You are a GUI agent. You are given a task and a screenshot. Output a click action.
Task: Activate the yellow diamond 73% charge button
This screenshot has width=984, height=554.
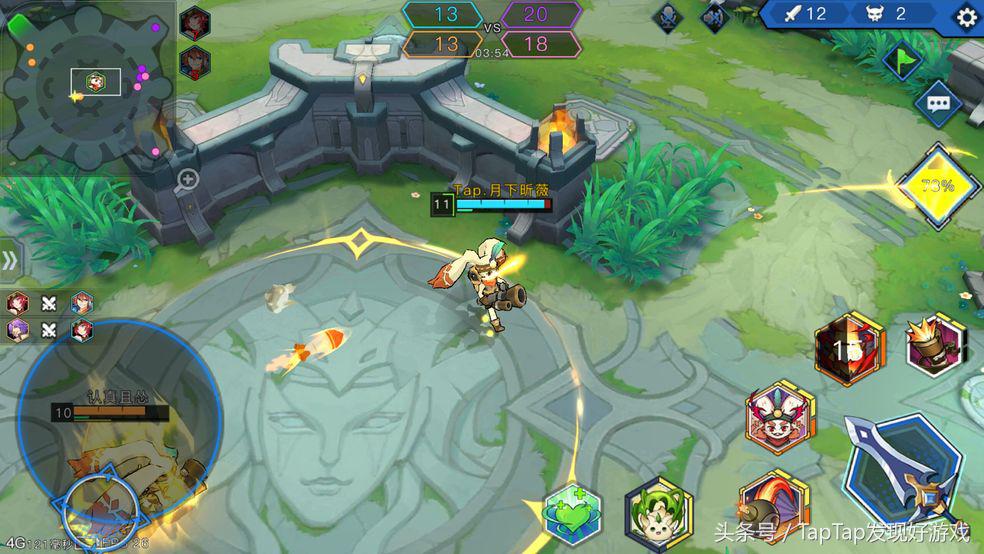coord(938,186)
